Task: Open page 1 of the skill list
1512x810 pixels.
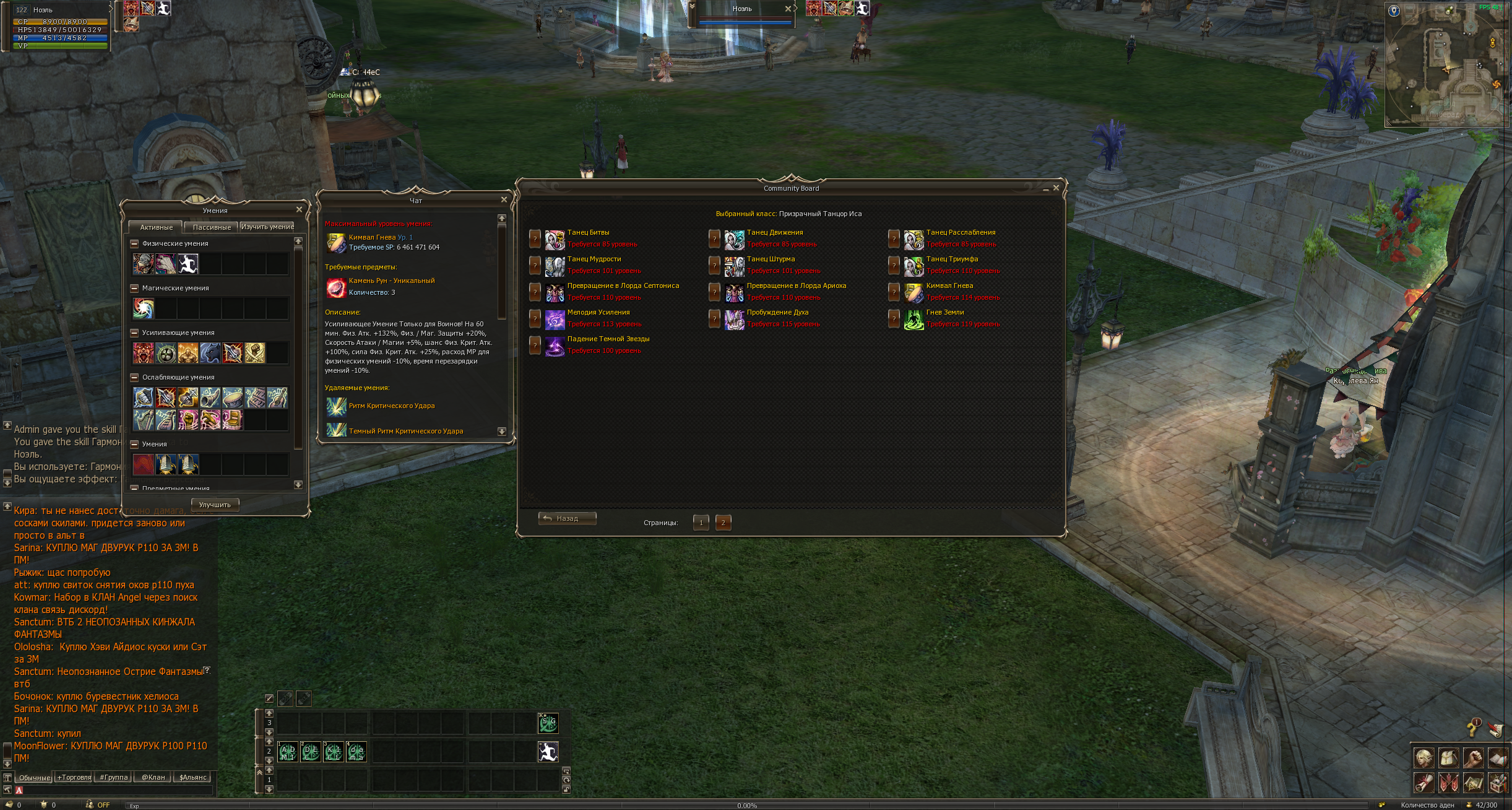Action: (701, 523)
